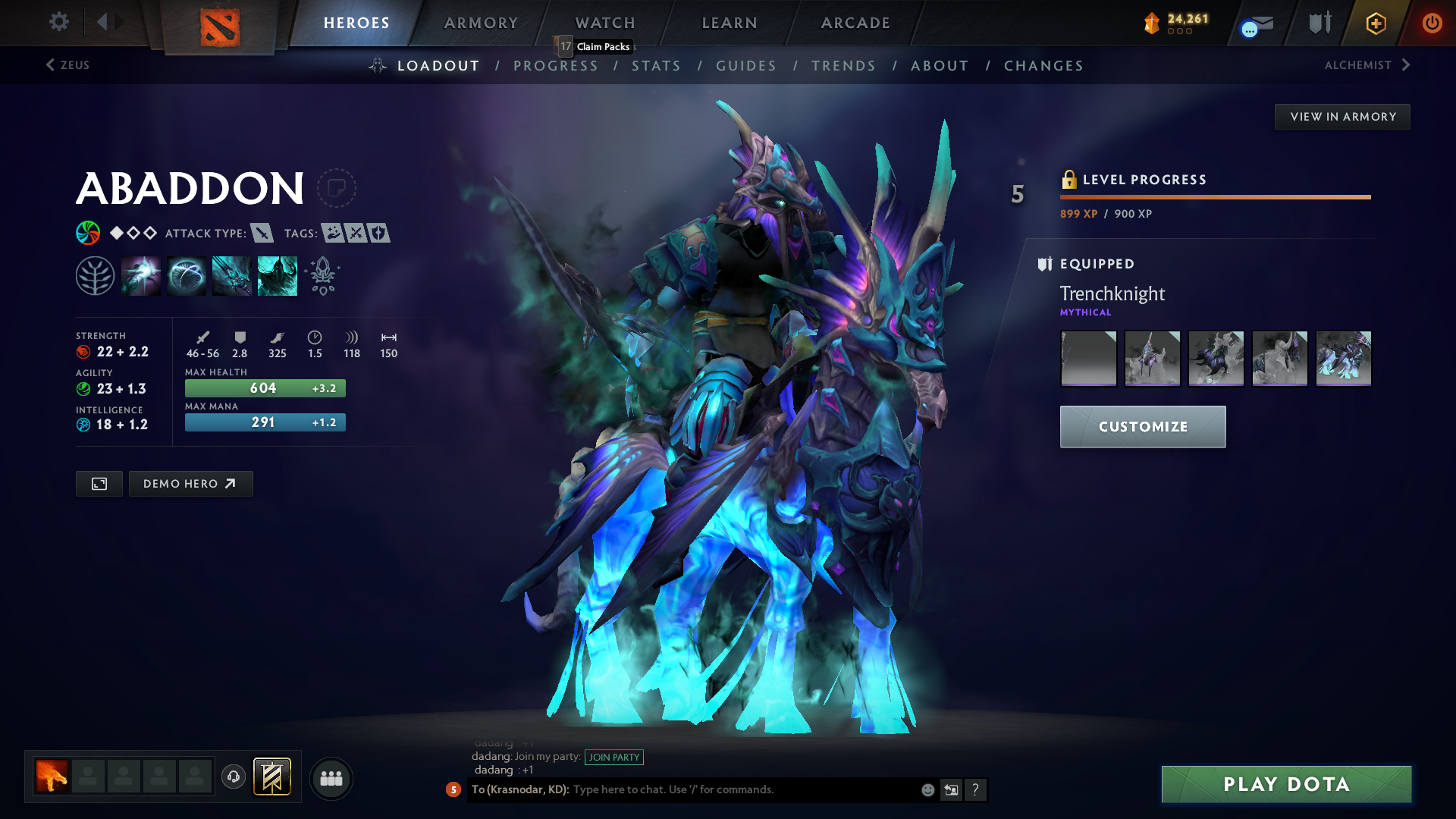Toggle the voice chat headset icon

click(233, 777)
